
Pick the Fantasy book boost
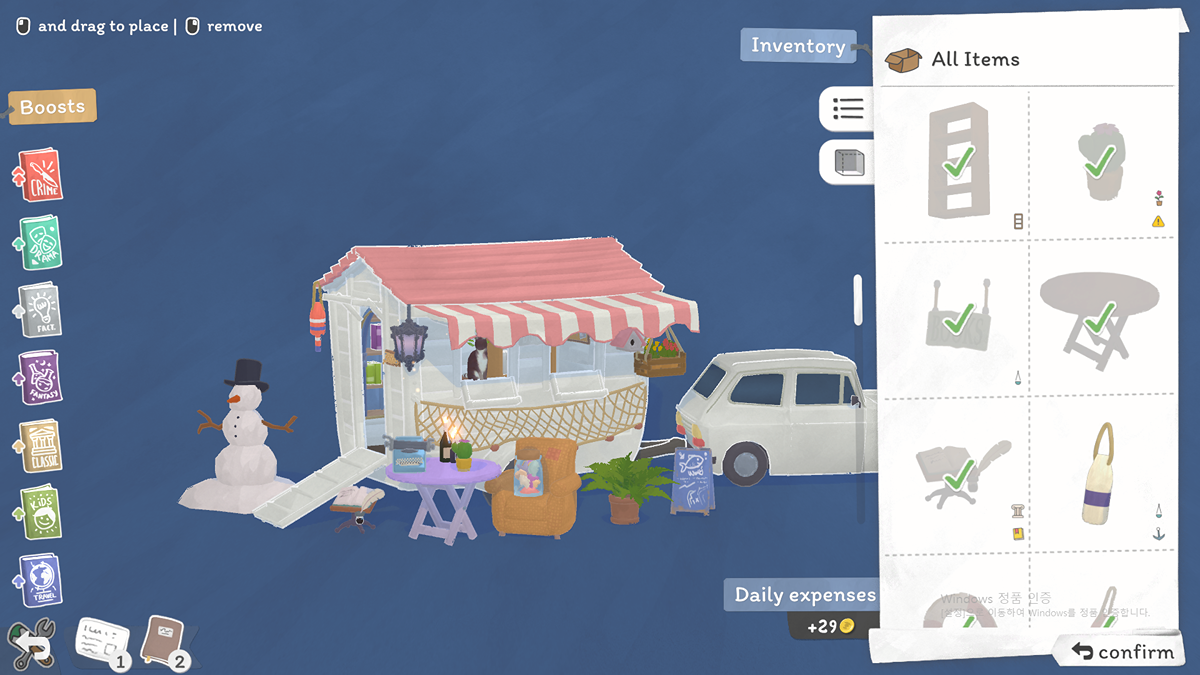[x=41, y=378]
